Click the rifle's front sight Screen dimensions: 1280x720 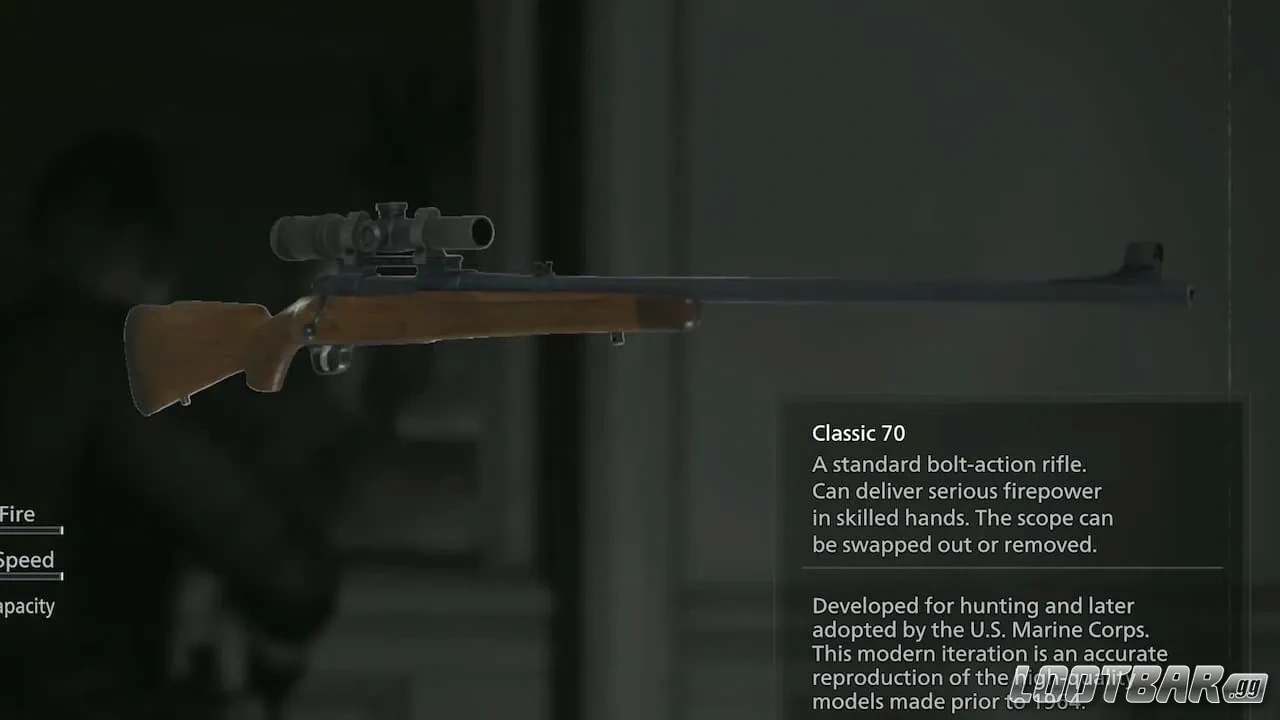[x=1140, y=252]
